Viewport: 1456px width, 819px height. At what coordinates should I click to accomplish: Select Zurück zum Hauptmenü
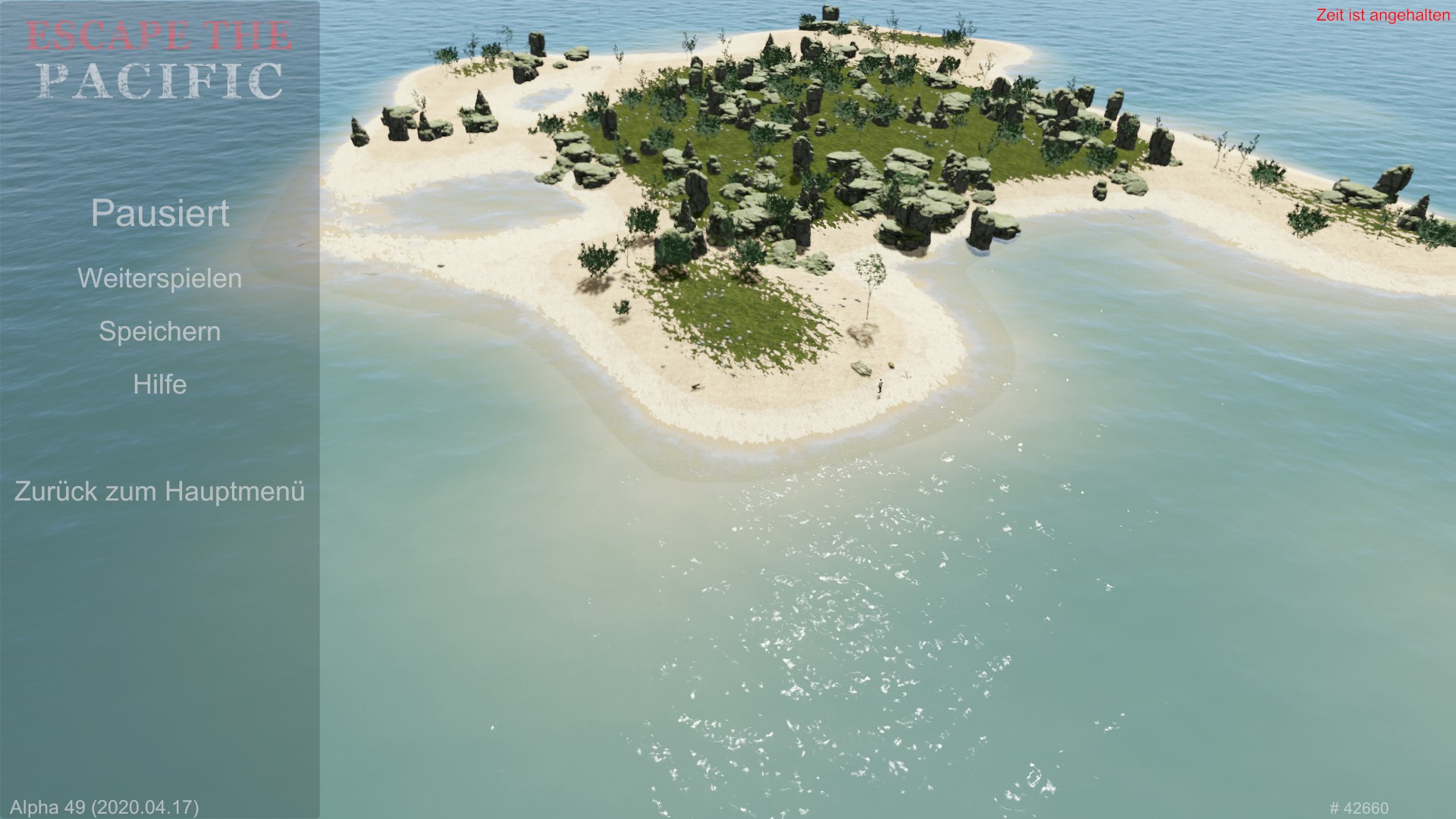point(159,491)
